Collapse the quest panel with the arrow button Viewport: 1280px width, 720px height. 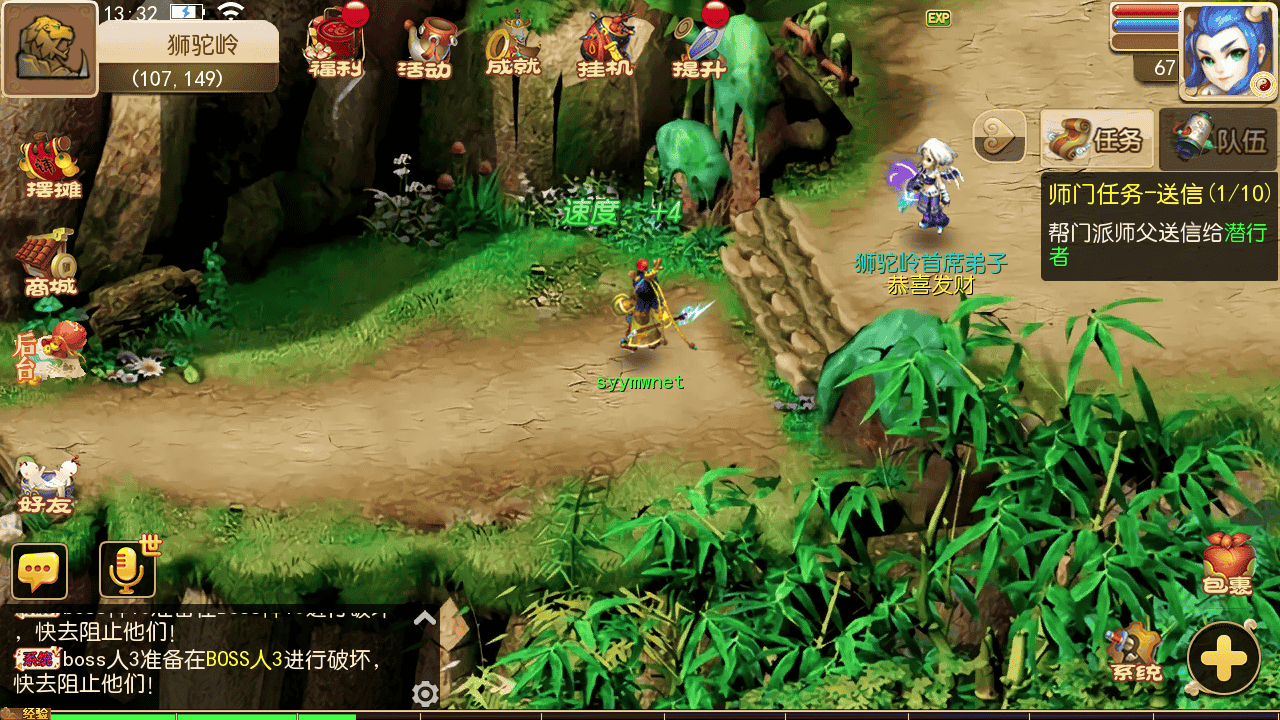click(999, 137)
